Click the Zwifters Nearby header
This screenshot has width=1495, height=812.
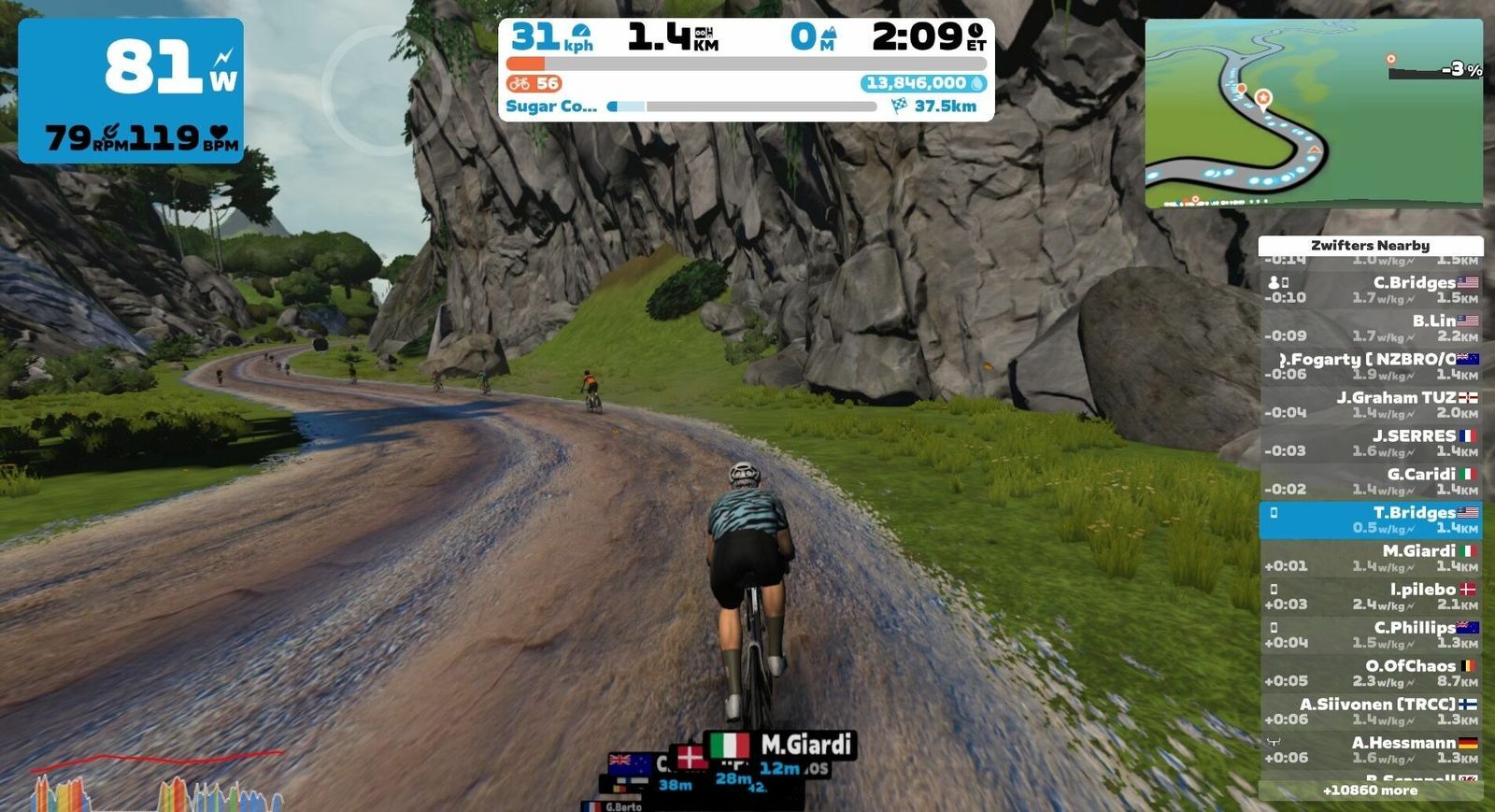point(1371,246)
